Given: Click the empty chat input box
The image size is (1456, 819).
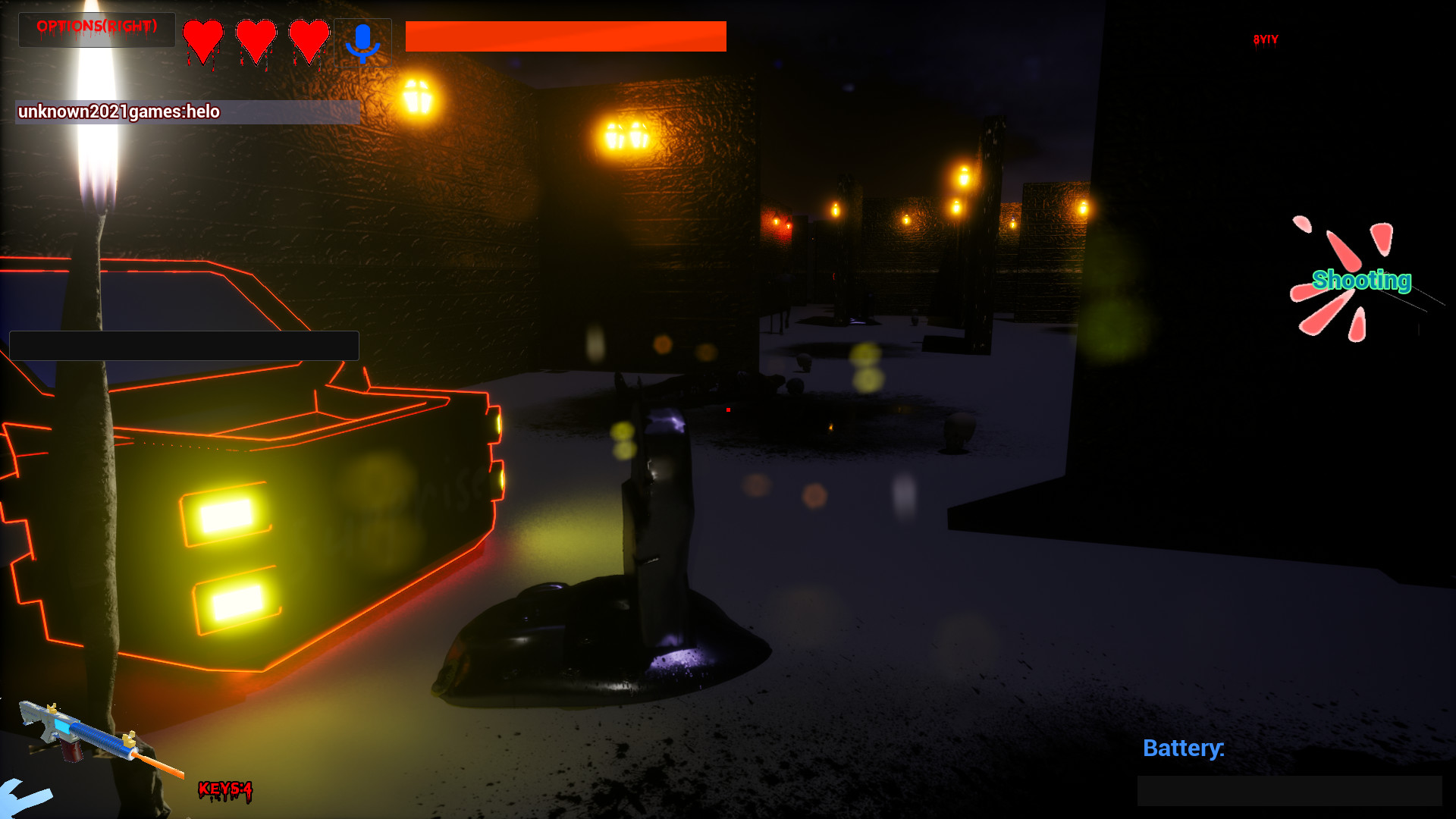Looking at the screenshot, I should pyautogui.click(x=184, y=345).
